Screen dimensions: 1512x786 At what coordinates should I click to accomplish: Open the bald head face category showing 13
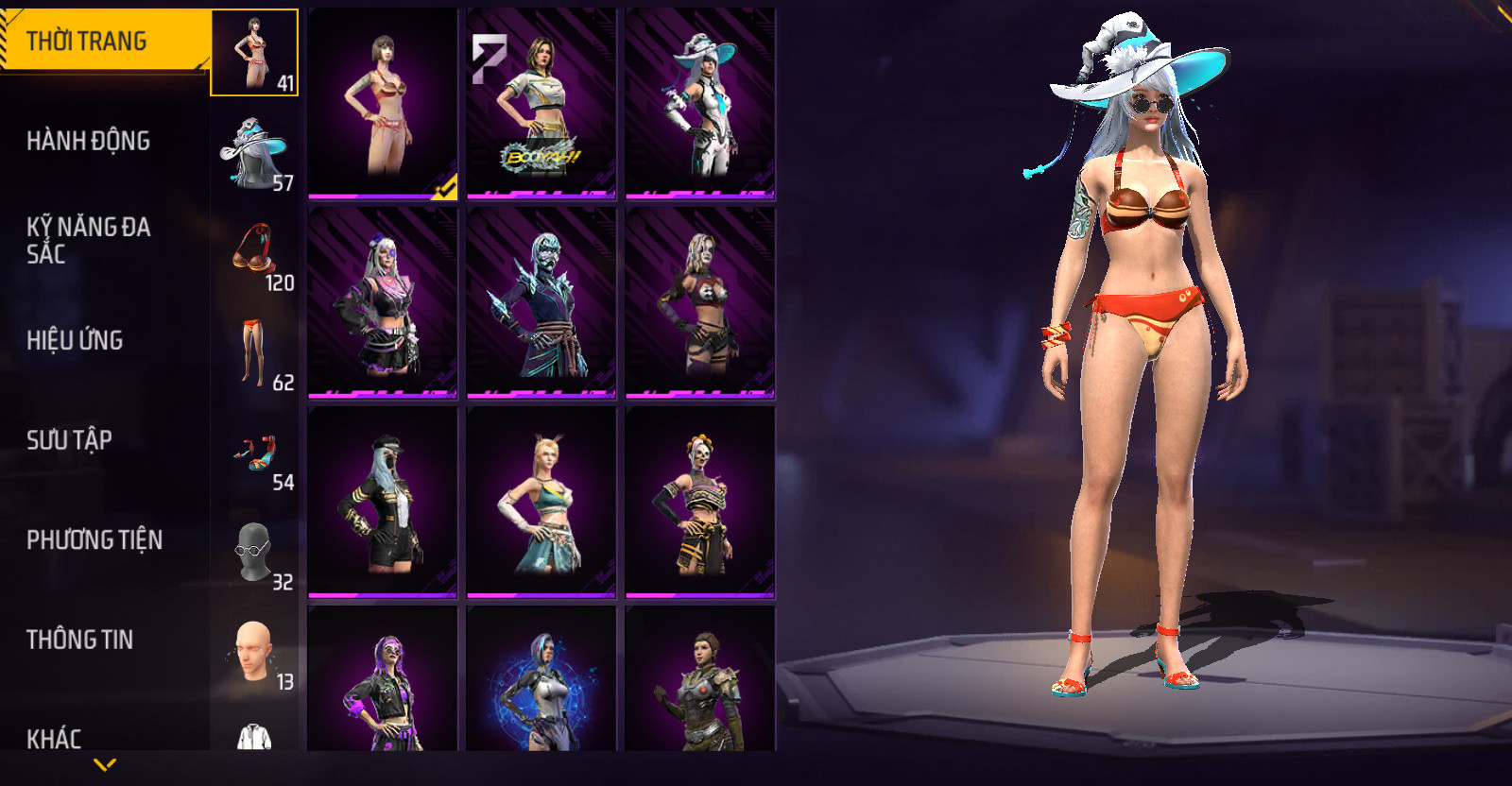pyautogui.click(x=254, y=652)
